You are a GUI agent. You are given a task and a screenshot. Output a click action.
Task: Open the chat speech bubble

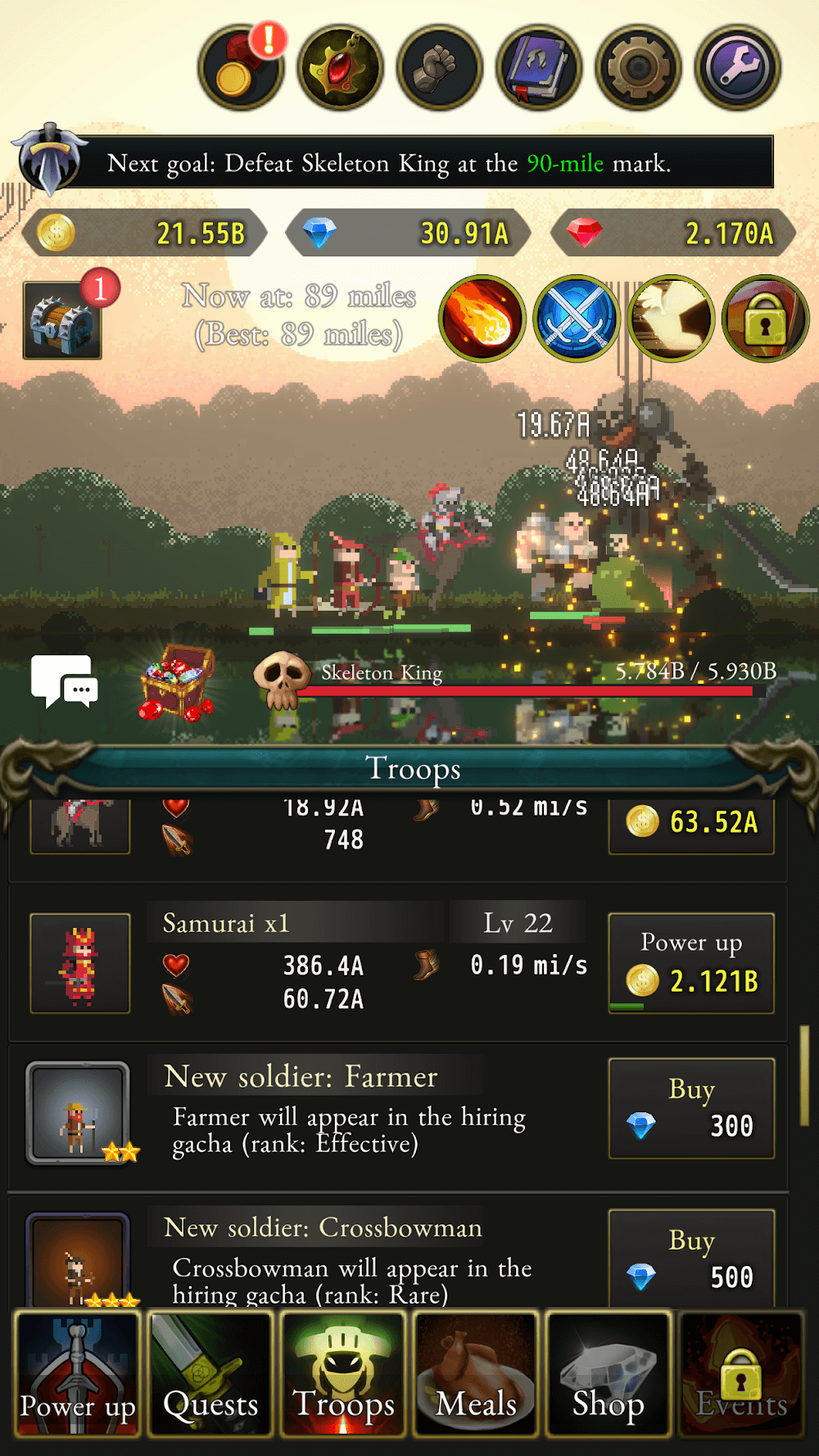tap(64, 681)
